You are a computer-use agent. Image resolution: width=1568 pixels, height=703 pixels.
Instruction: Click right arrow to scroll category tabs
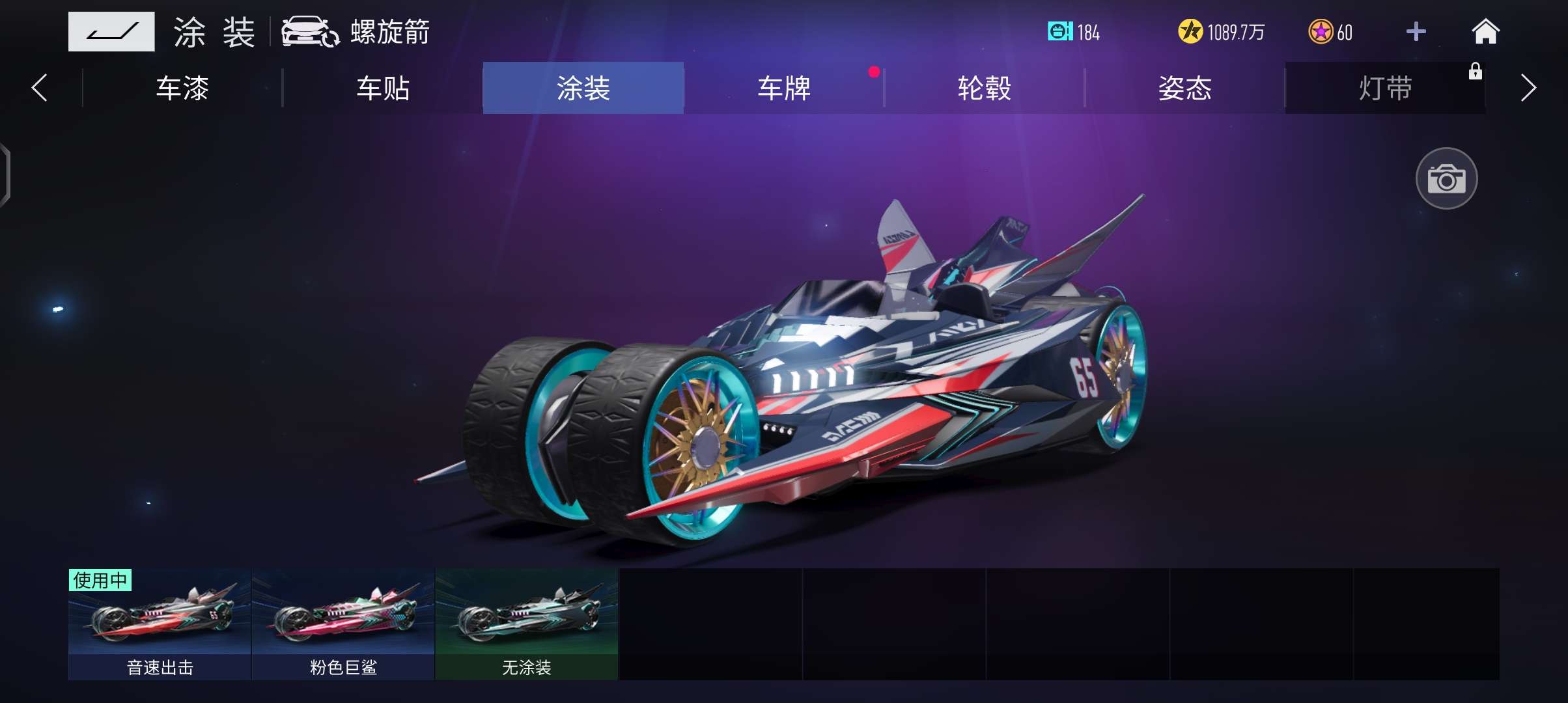(1528, 89)
